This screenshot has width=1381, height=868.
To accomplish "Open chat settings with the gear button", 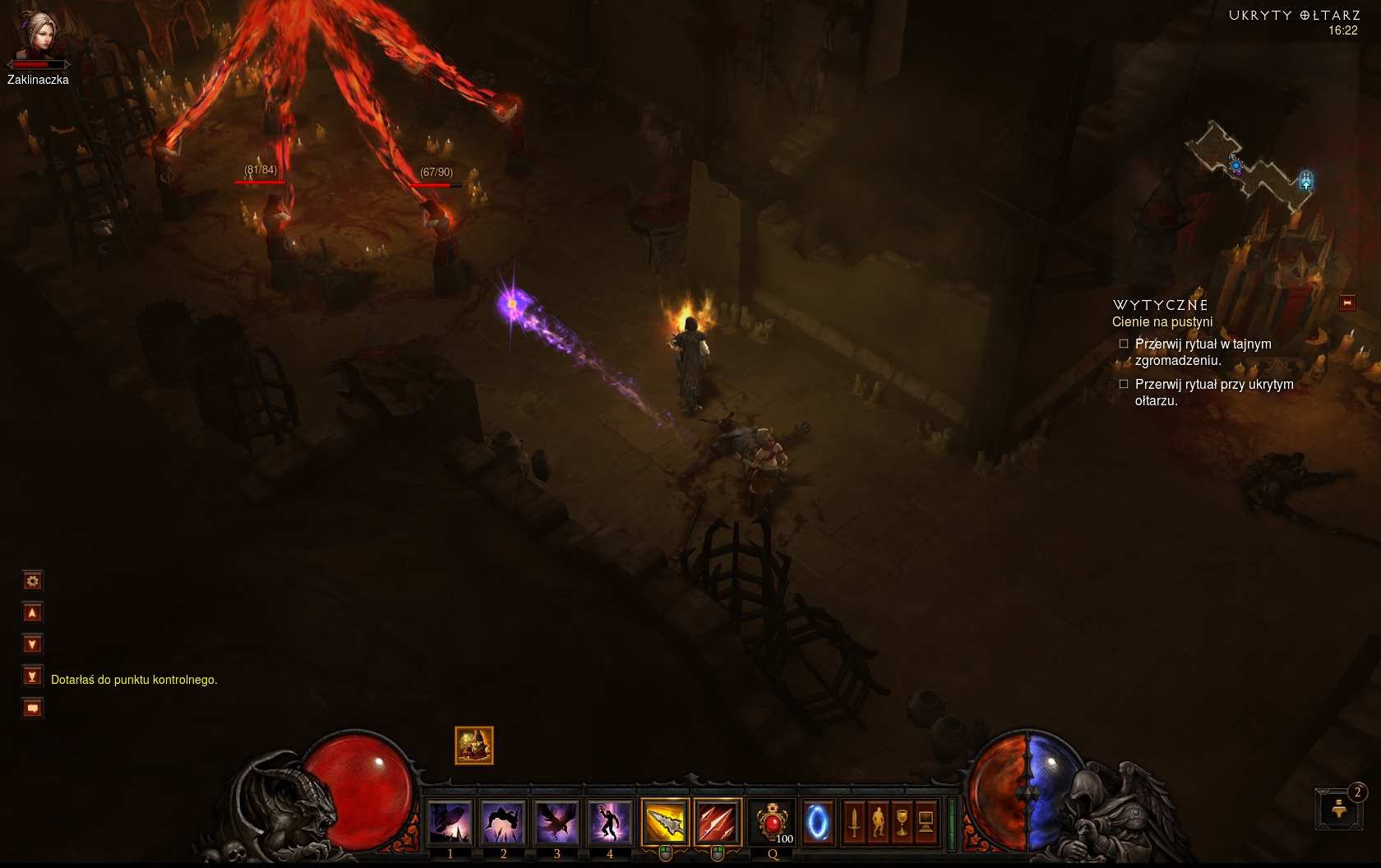I will tap(32, 581).
